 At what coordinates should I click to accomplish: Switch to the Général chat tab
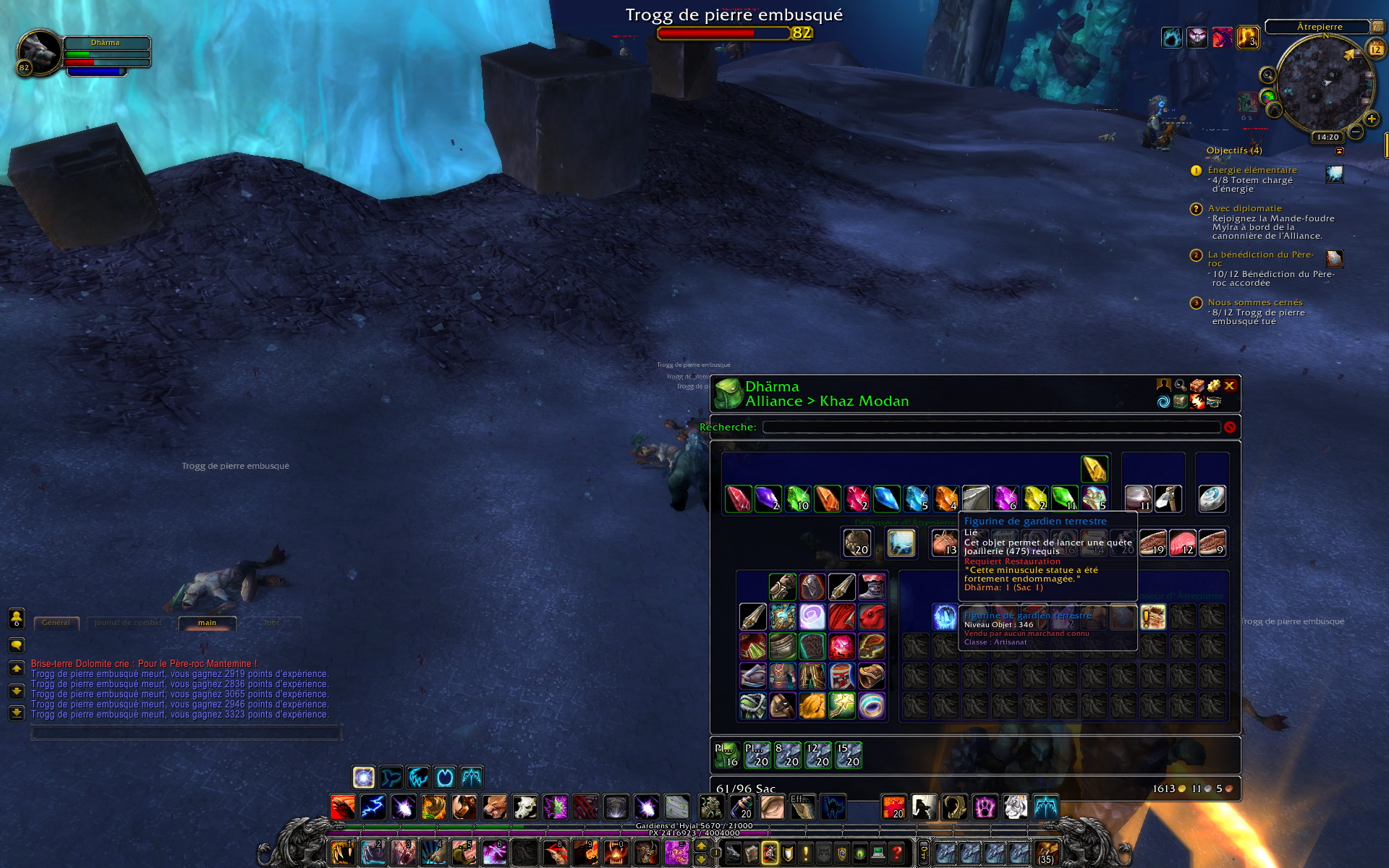[56, 623]
